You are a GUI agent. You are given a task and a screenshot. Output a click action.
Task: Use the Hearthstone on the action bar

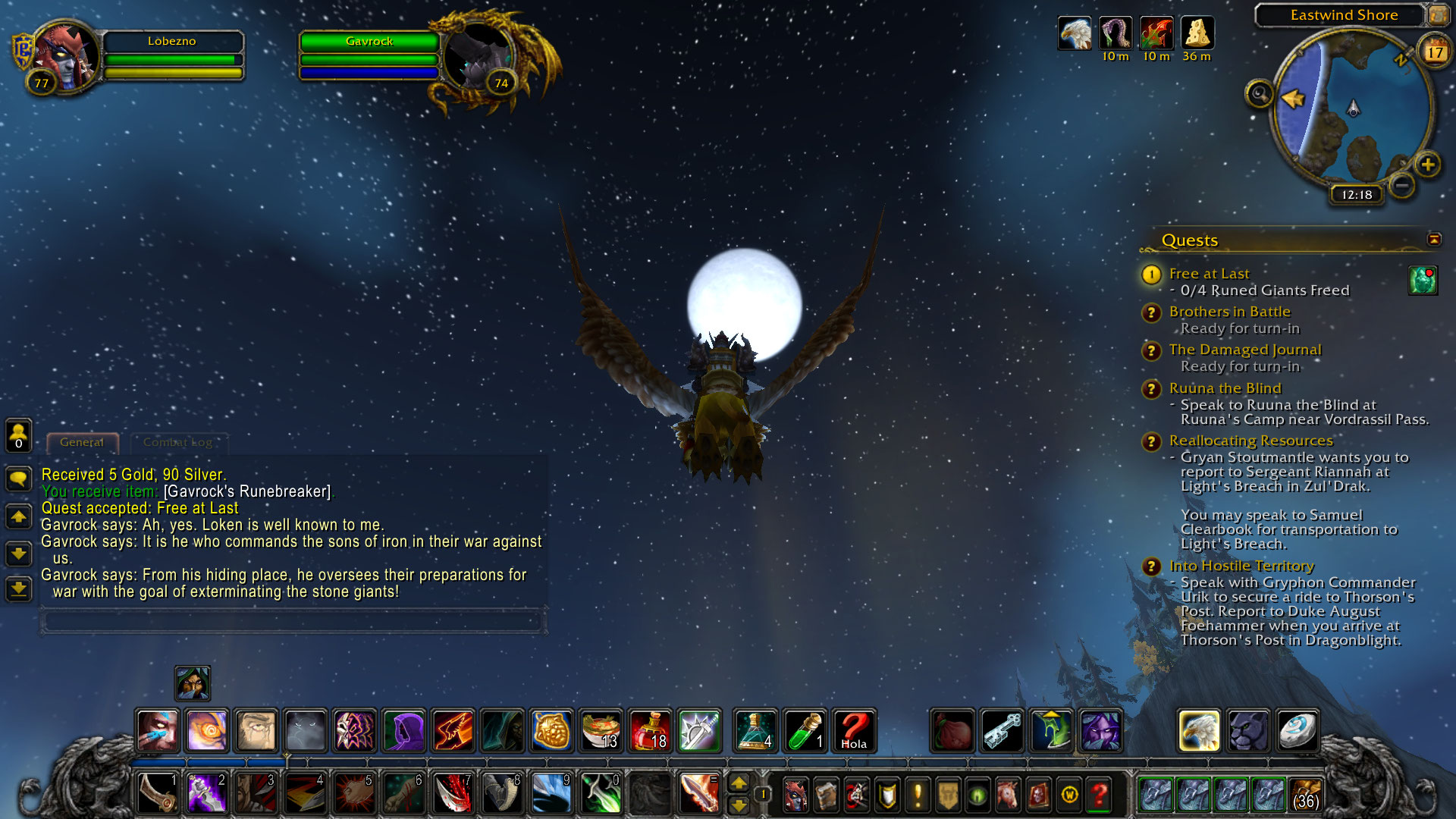click(x=1296, y=730)
